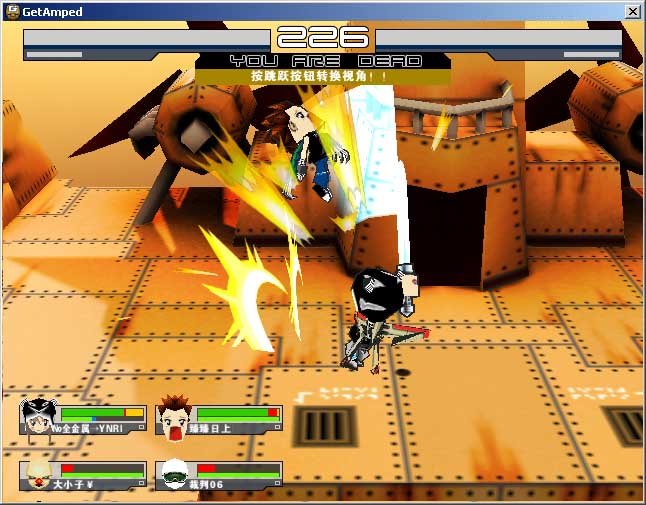Click the green-goggled 裁判06 player portrait

175,473
